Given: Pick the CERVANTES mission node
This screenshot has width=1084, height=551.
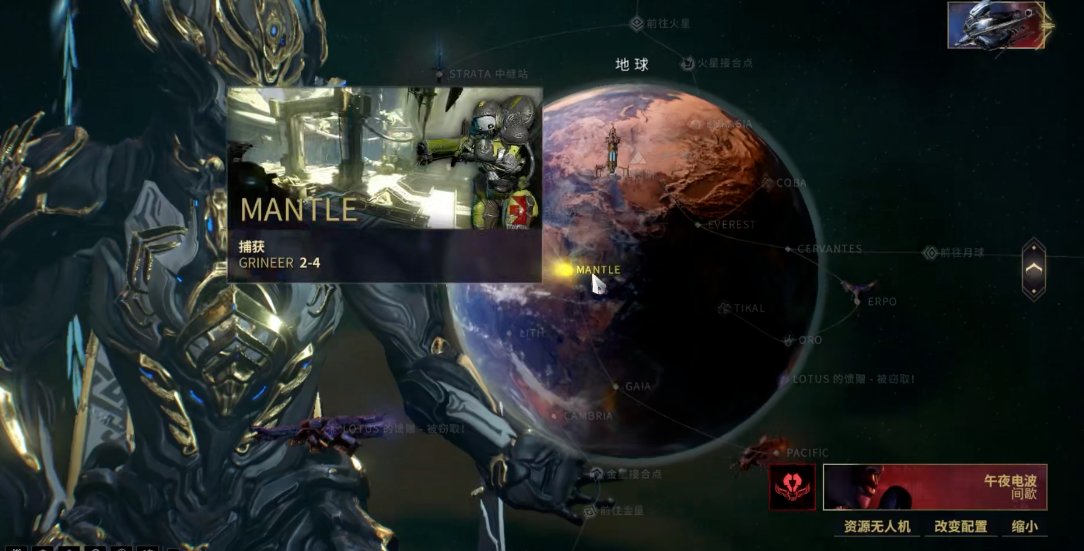Looking at the screenshot, I should click(x=789, y=249).
